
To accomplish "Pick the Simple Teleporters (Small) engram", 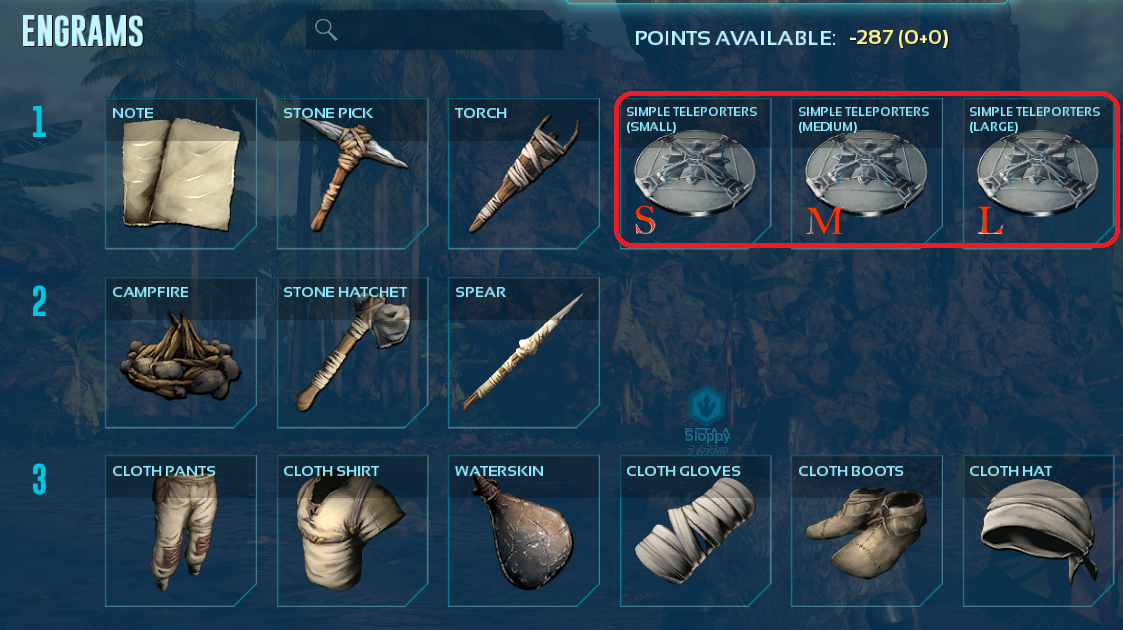I will tap(695, 173).
